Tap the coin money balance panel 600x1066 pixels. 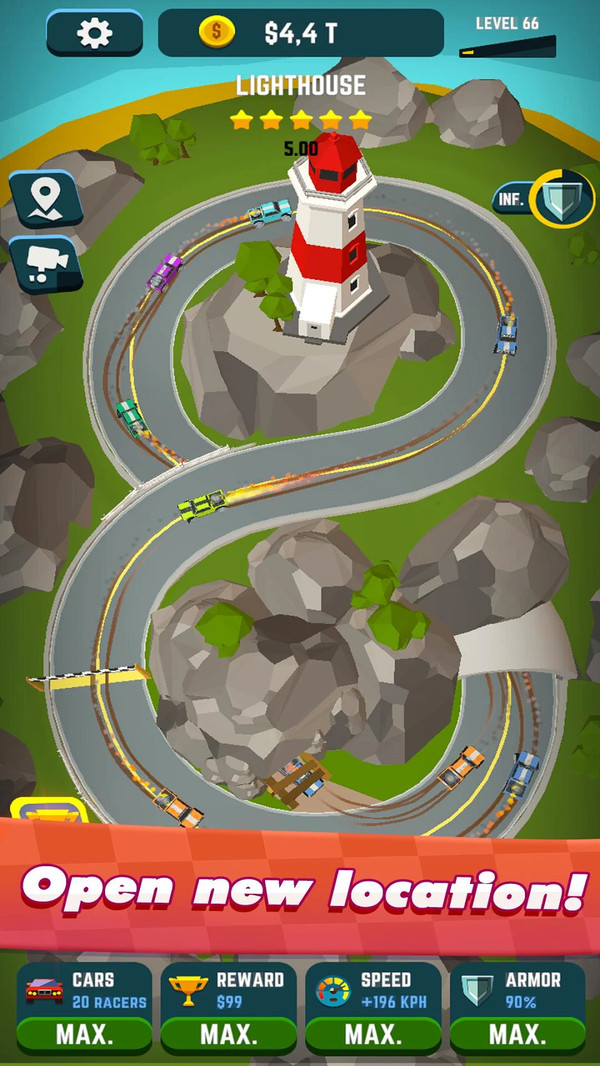point(300,33)
